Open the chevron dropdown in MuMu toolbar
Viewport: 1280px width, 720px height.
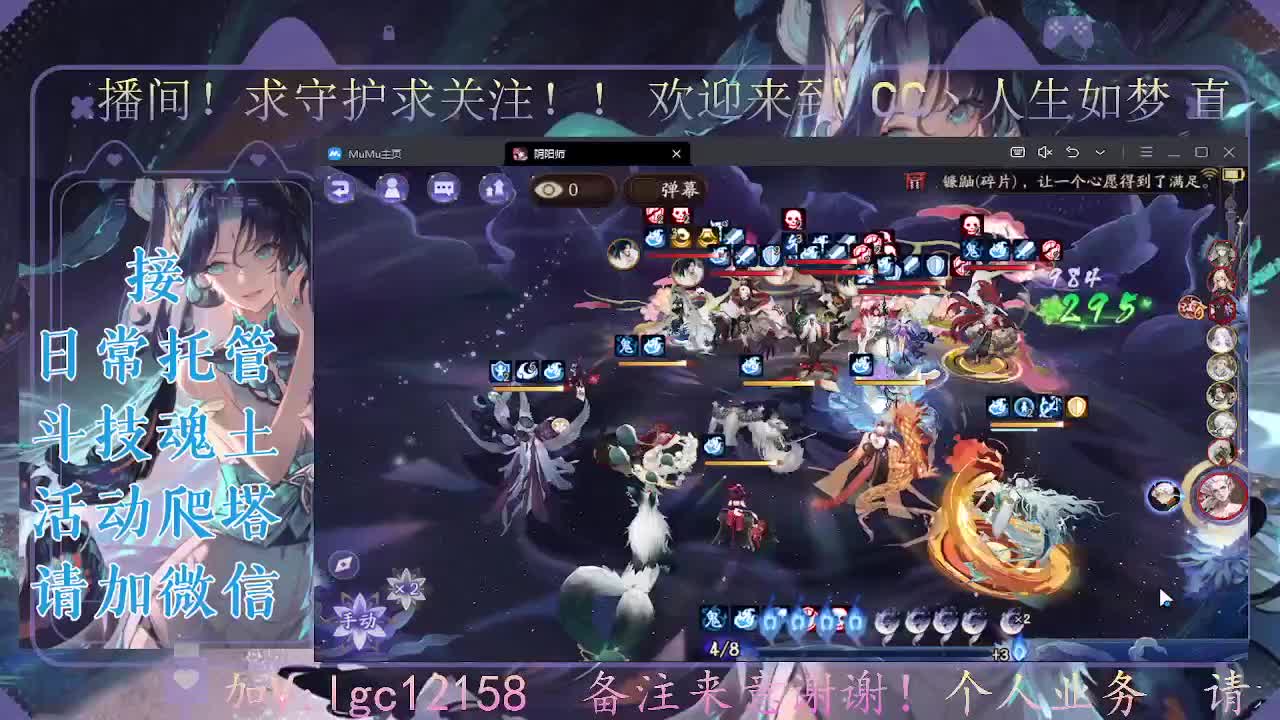pos(1100,151)
